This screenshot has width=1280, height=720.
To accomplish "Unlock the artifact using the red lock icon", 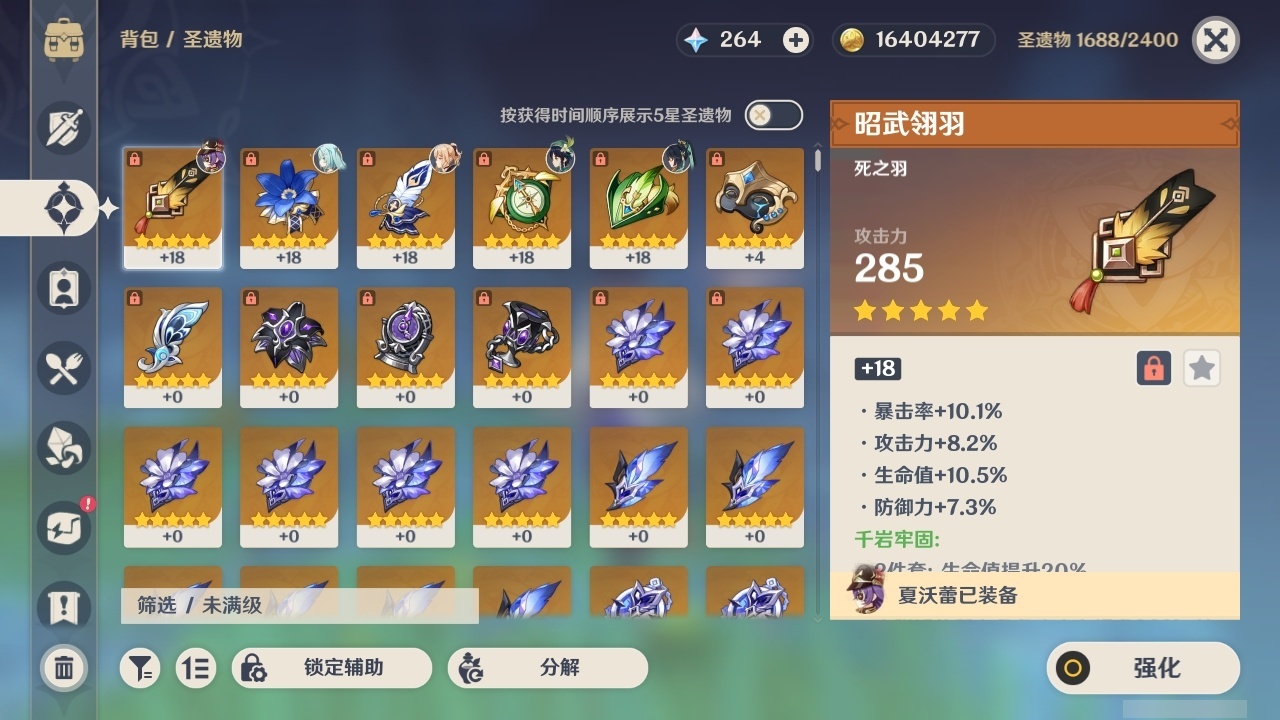I will (x=1152, y=368).
